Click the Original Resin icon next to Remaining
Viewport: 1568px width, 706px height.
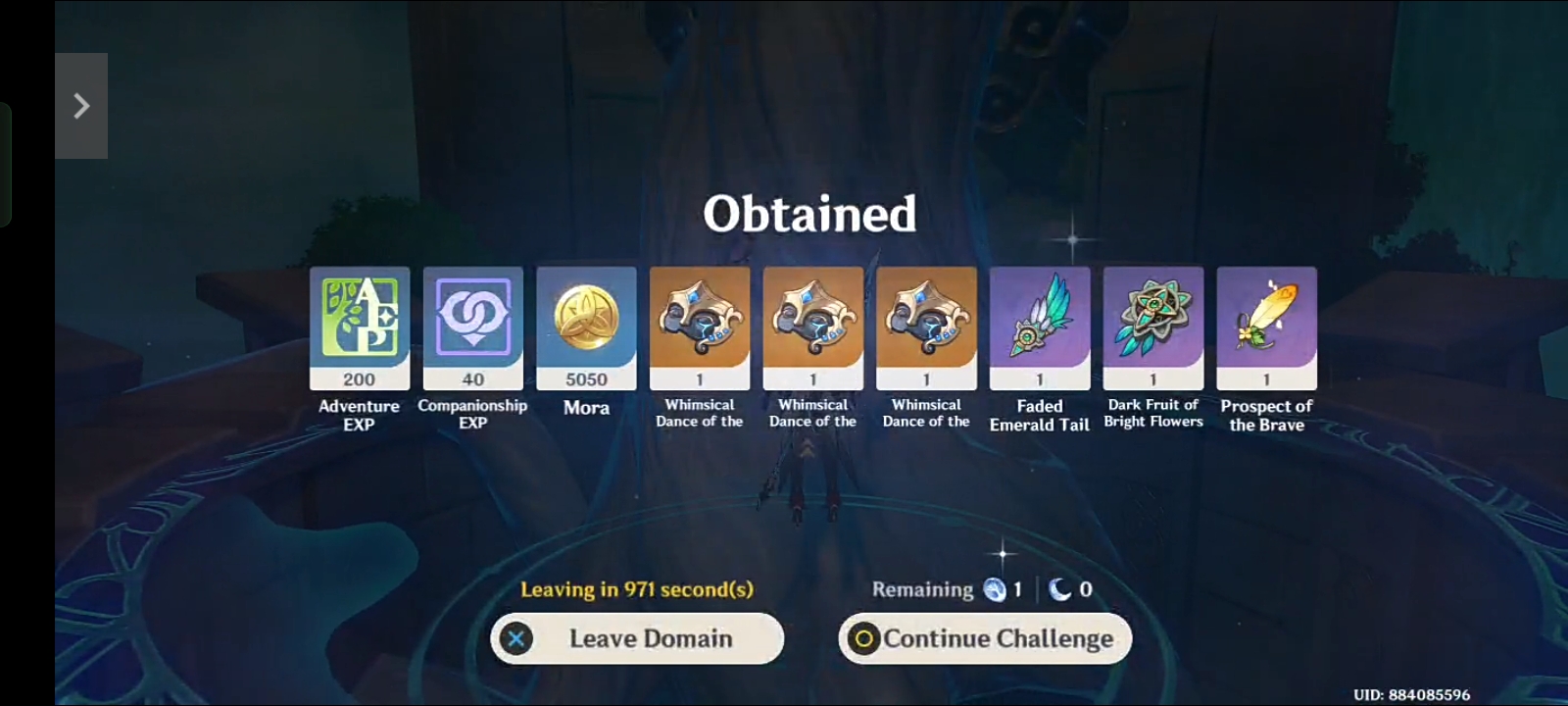click(996, 589)
